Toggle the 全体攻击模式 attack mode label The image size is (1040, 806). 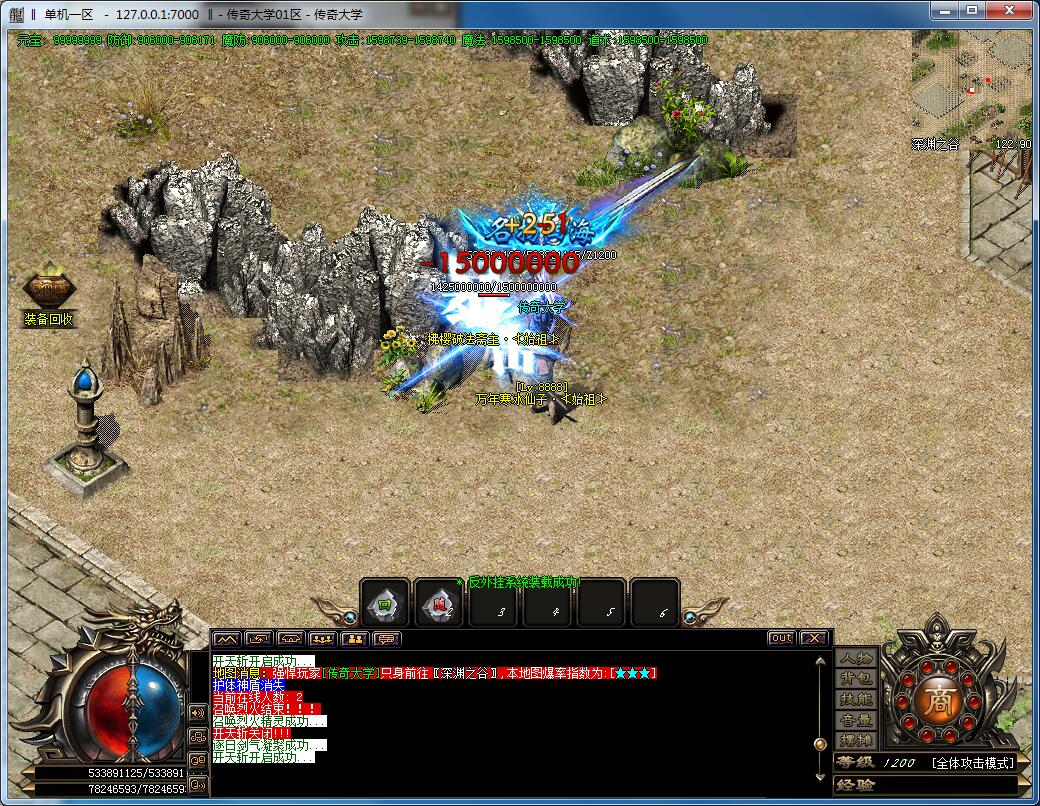[x=972, y=763]
